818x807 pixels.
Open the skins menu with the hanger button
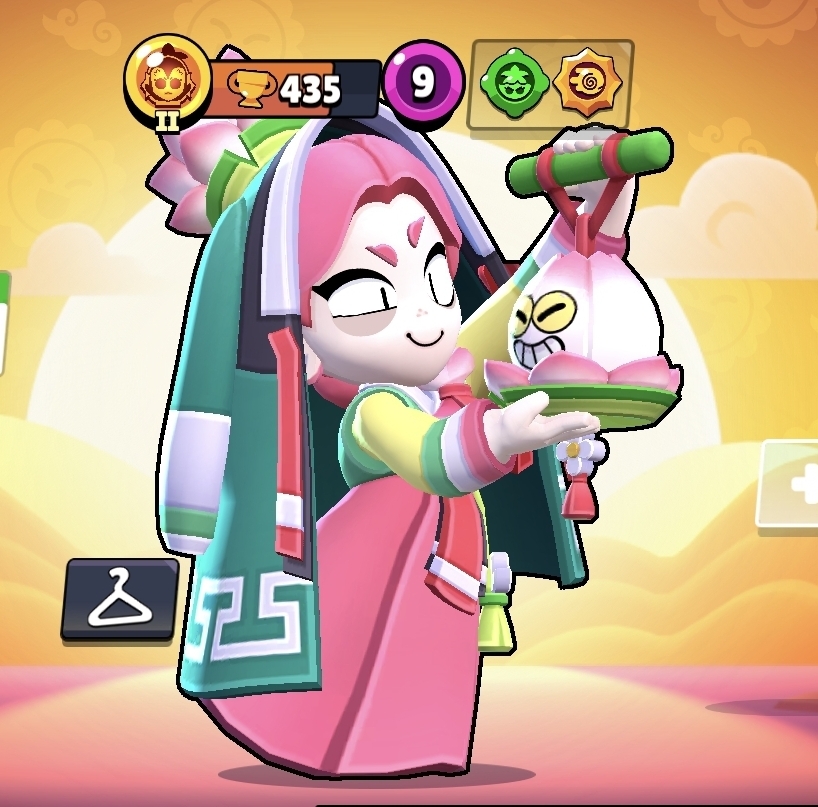[x=120, y=599]
